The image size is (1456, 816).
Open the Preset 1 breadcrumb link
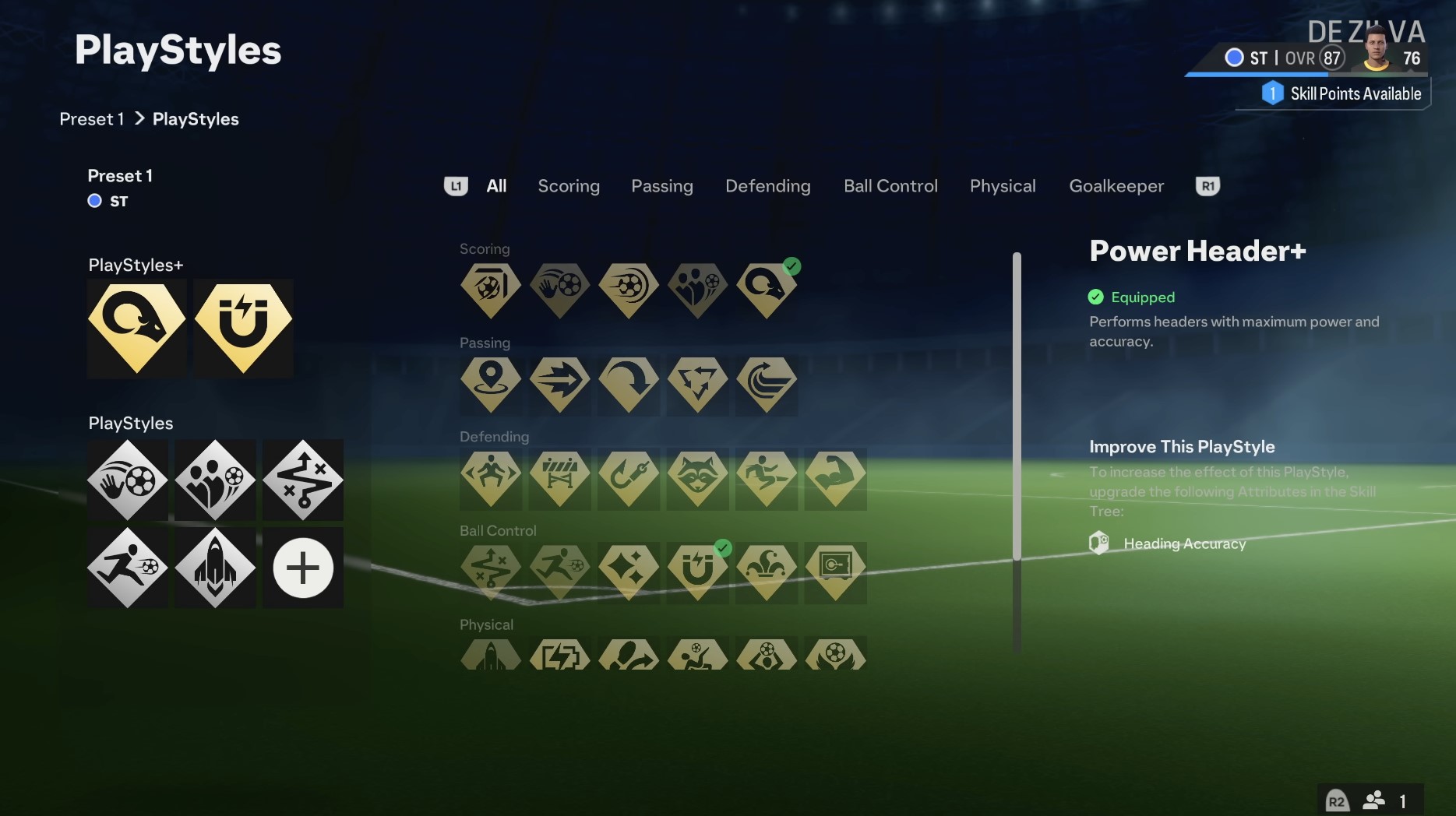pos(91,118)
